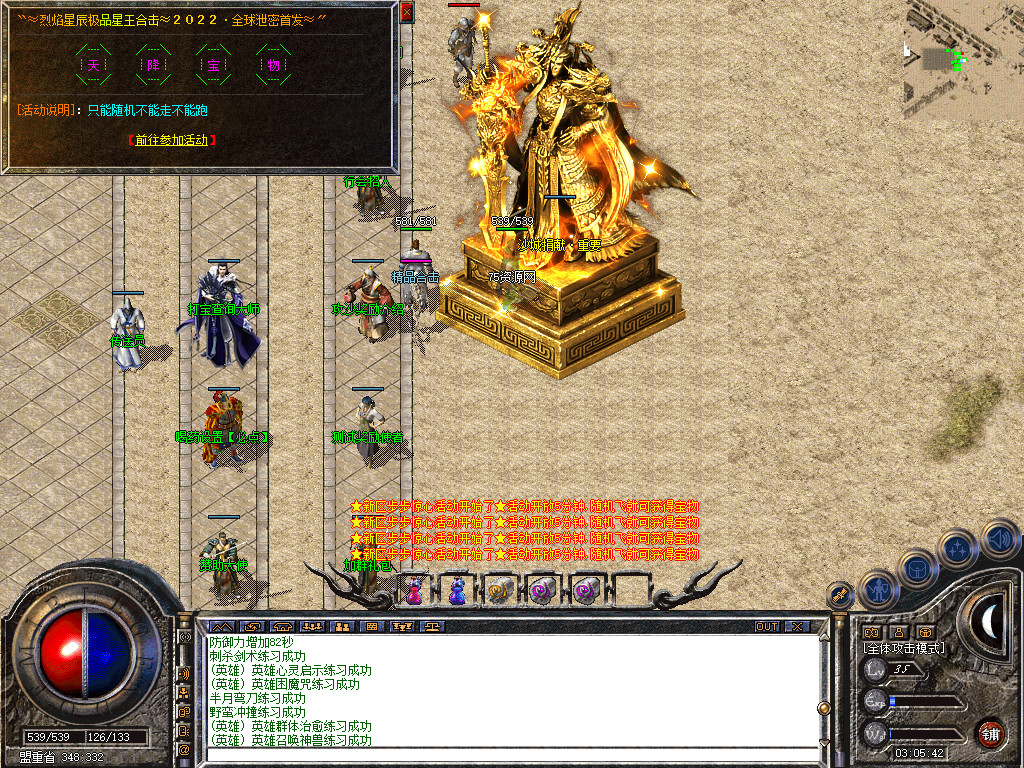Select the blue potion in the belt

[x=457, y=590]
